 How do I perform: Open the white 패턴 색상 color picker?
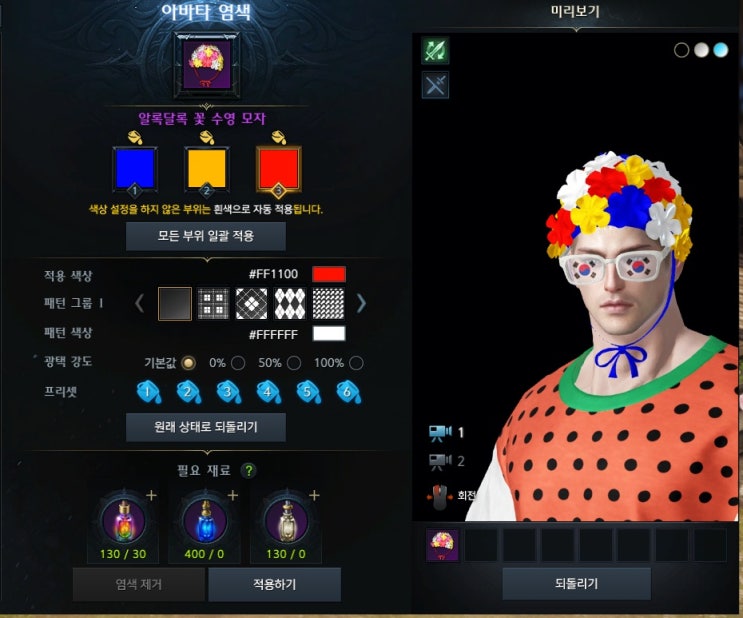329,334
